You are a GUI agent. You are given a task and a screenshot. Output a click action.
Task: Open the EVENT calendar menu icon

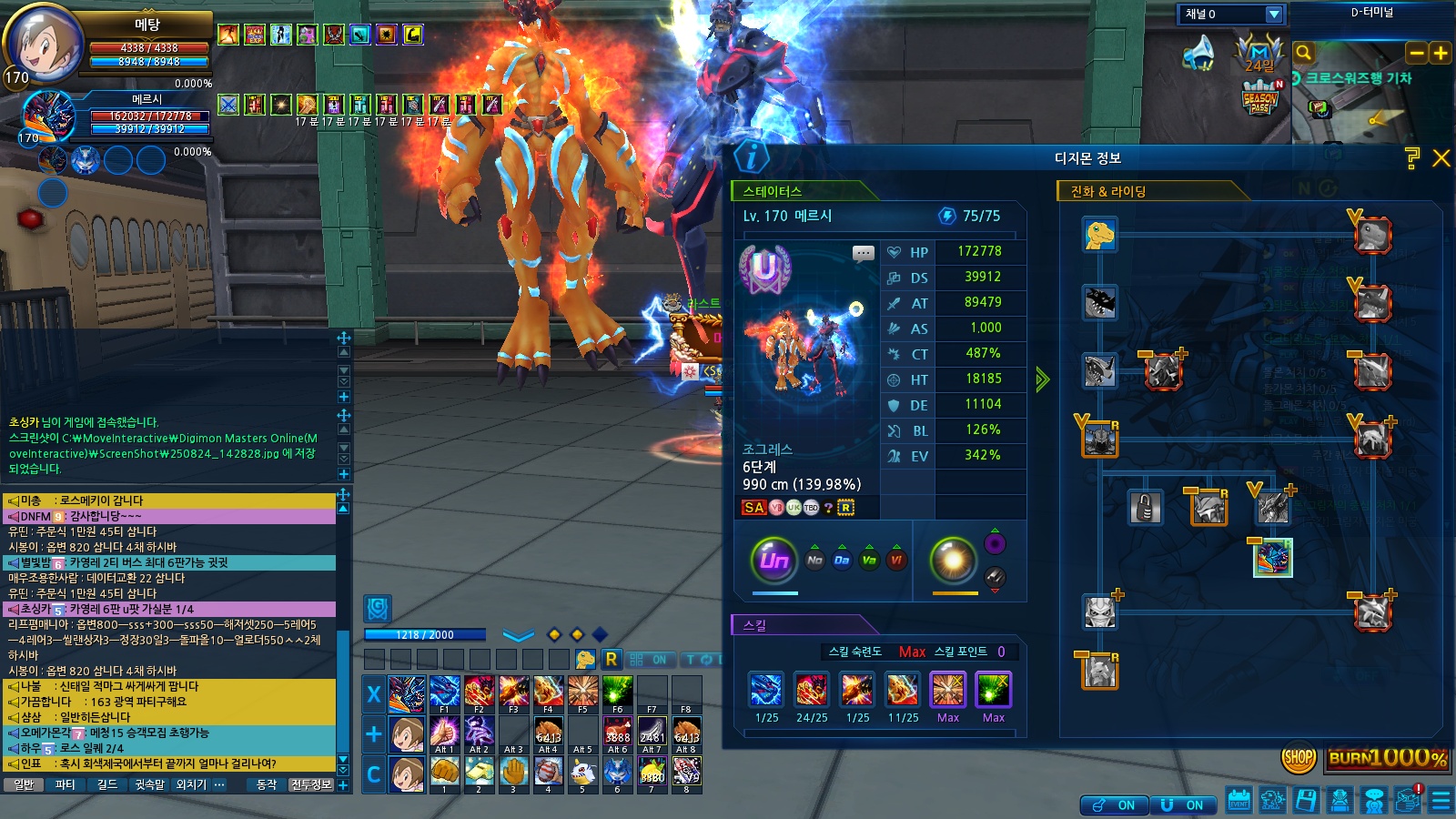tap(1239, 801)
